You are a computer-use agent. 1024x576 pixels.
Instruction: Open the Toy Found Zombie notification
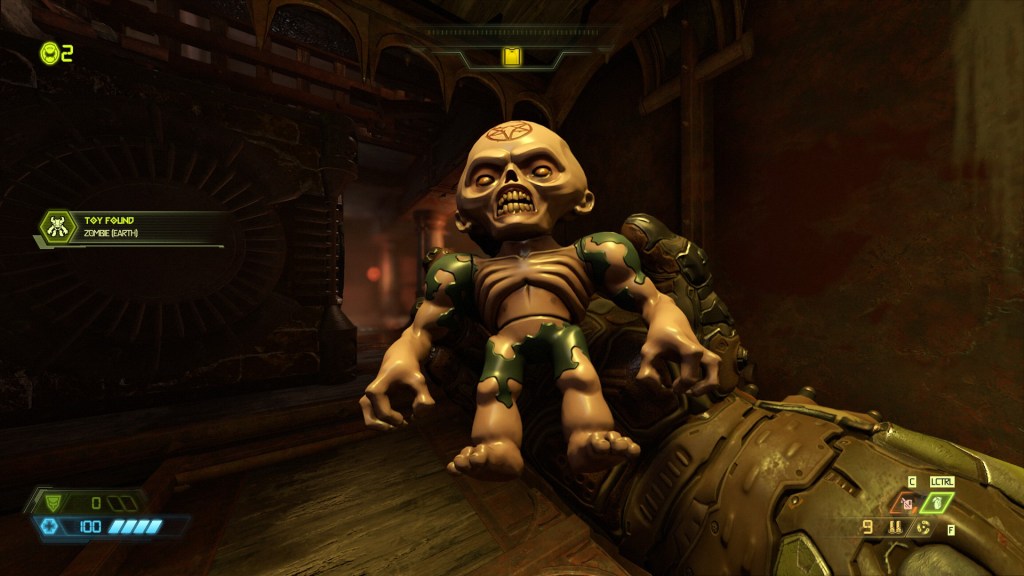pyautogui.click(x=130, y=227)
